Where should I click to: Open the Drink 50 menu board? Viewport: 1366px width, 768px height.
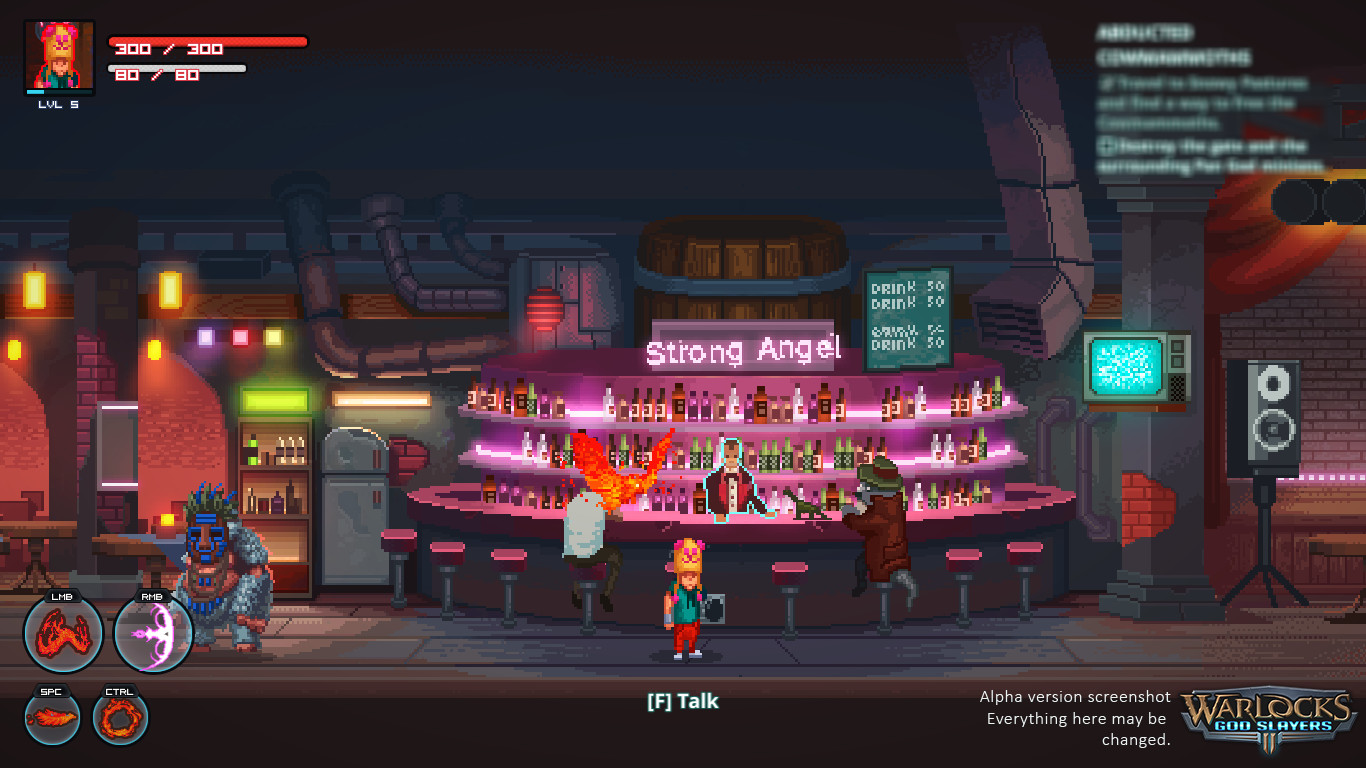(x=907, y=315)
